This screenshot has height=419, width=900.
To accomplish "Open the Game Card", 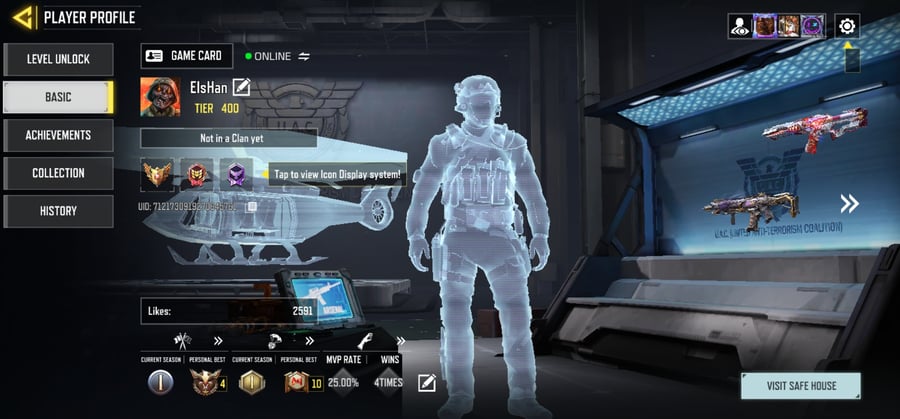I will pos(187,56).
